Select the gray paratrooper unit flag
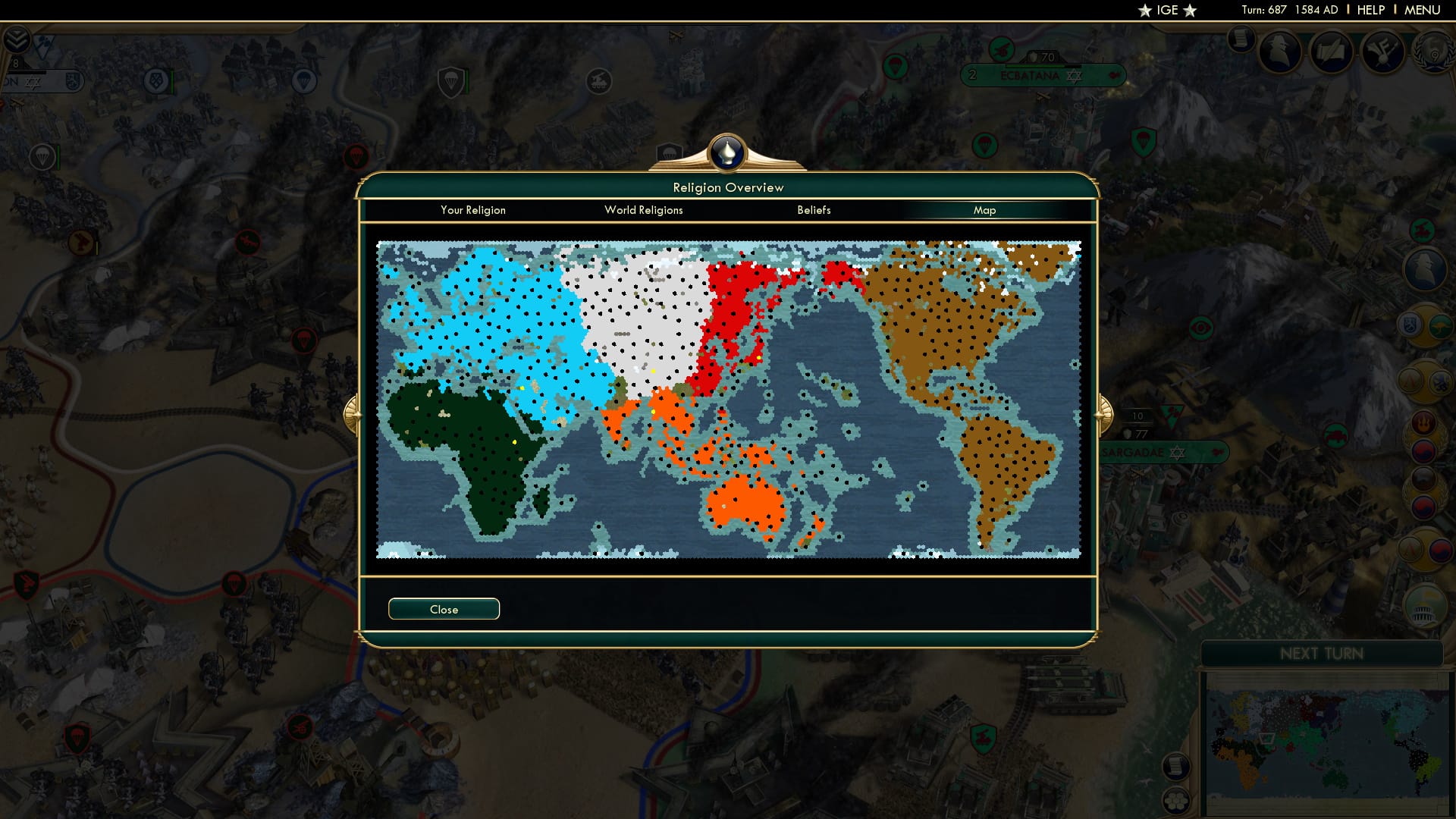 [x=44, y=156]
